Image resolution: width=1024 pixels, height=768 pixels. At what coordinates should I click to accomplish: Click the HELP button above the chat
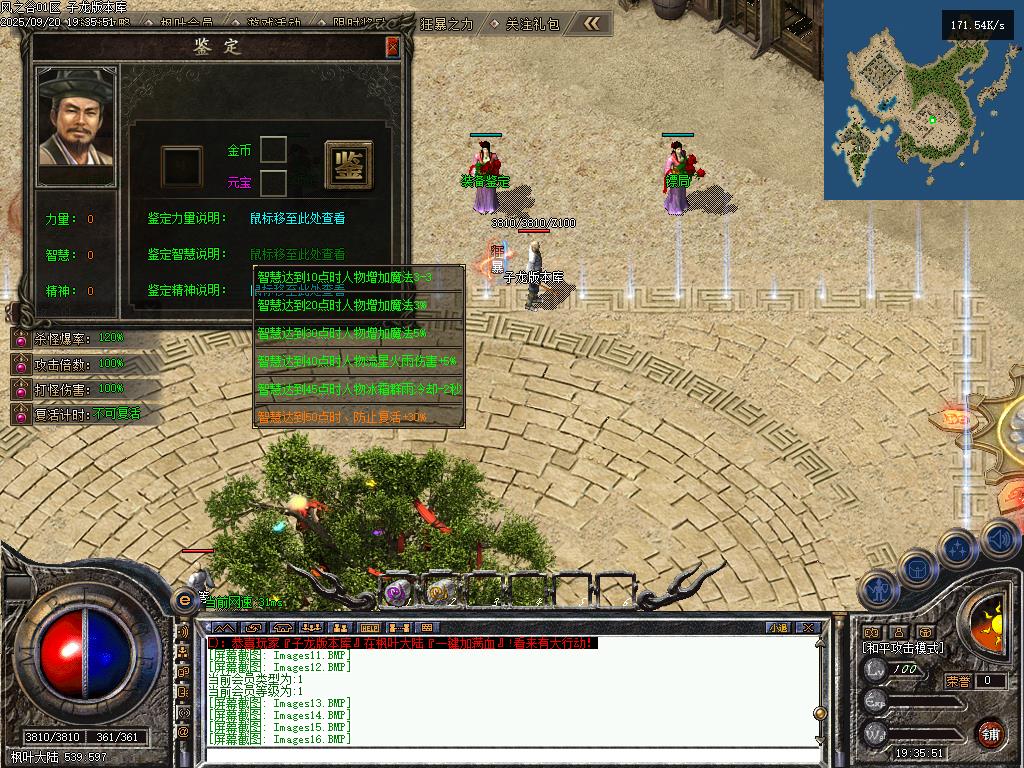coord(370,627)
